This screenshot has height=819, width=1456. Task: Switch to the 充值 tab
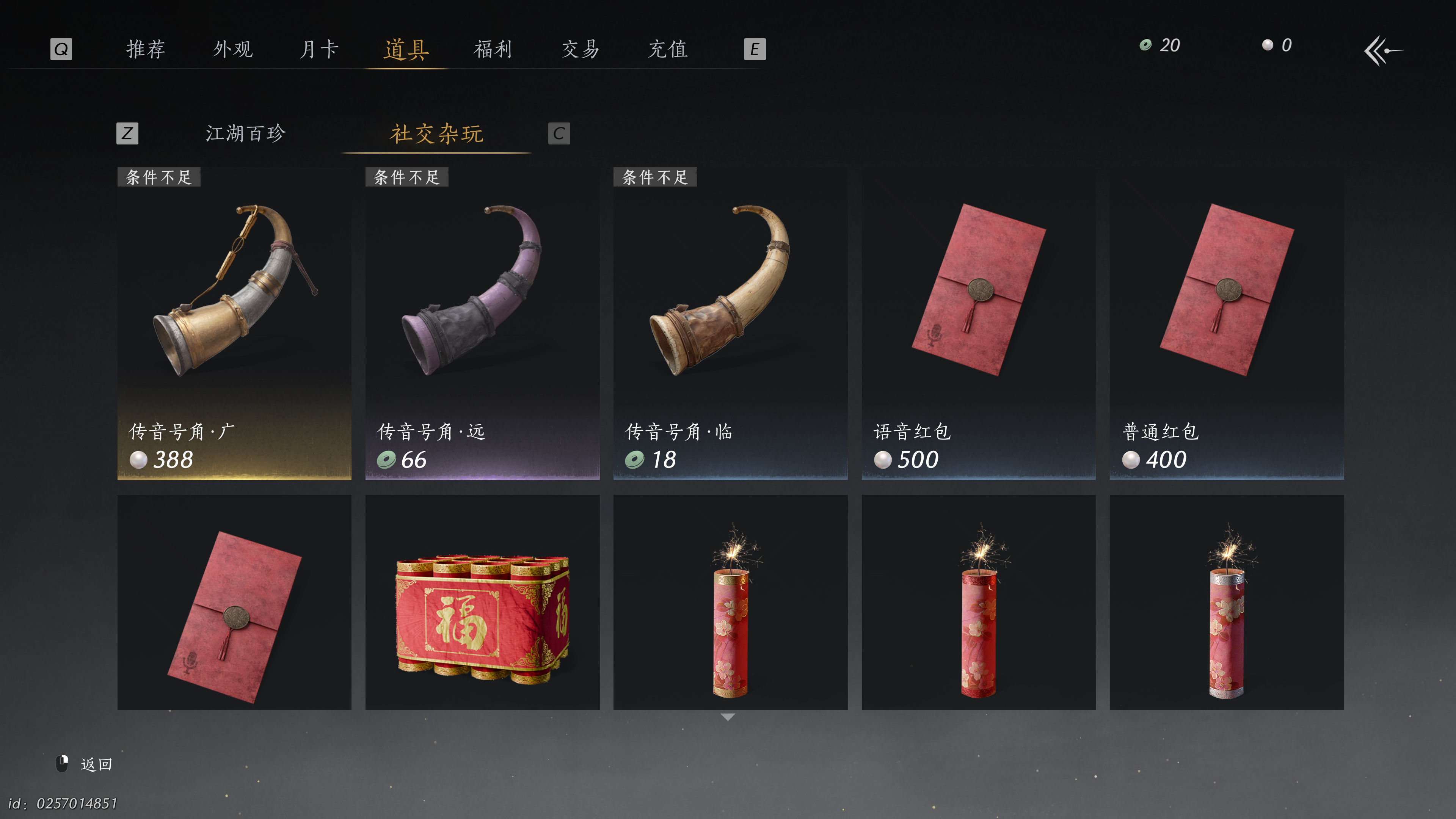(667, 50)
